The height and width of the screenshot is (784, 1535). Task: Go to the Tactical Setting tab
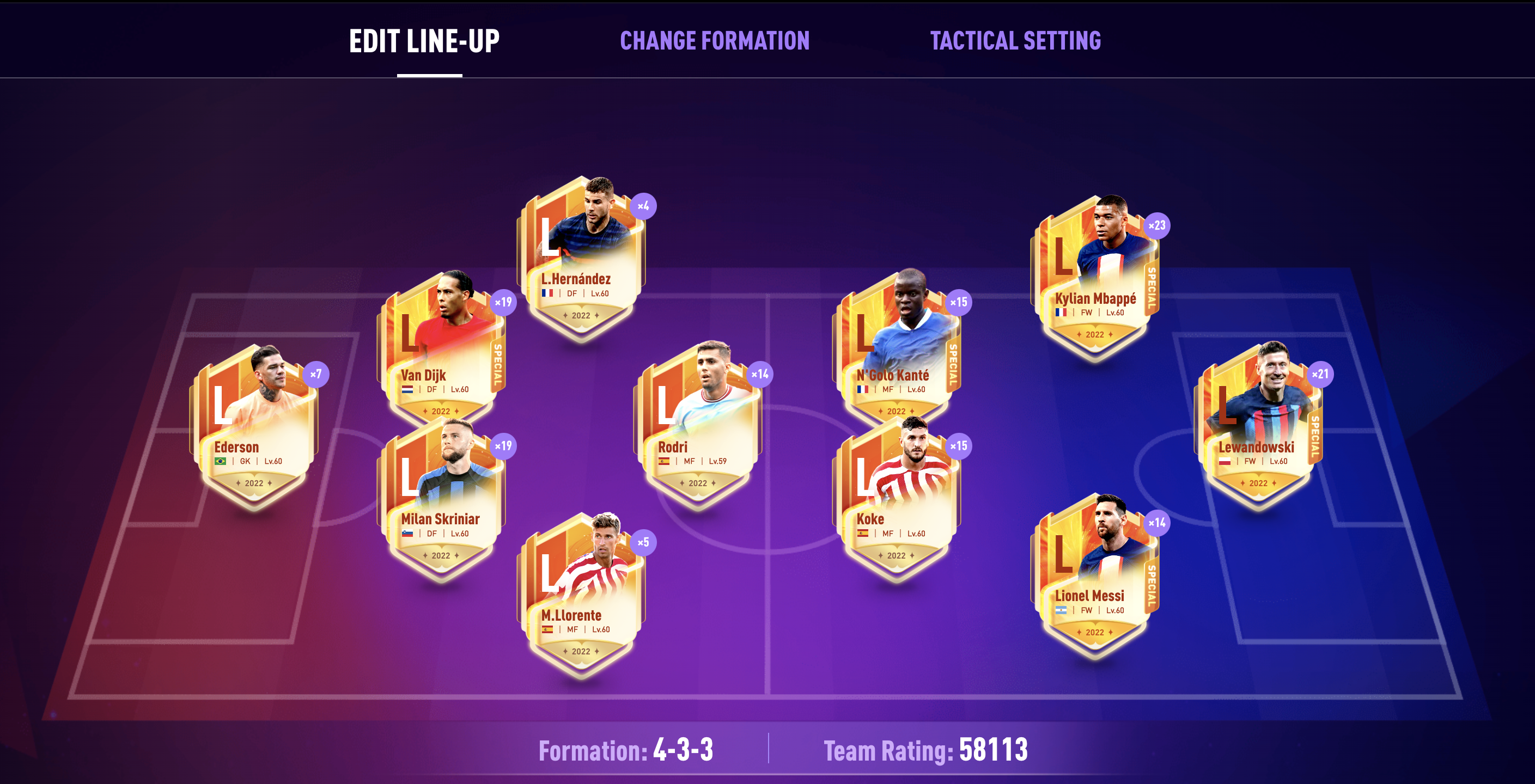1015,41
